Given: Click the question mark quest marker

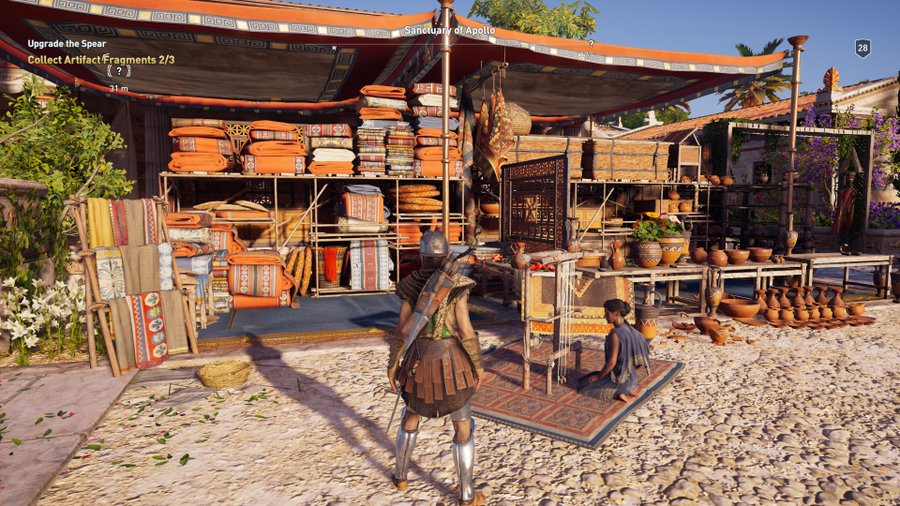Looking at the screenshot, I should [119, 72].
